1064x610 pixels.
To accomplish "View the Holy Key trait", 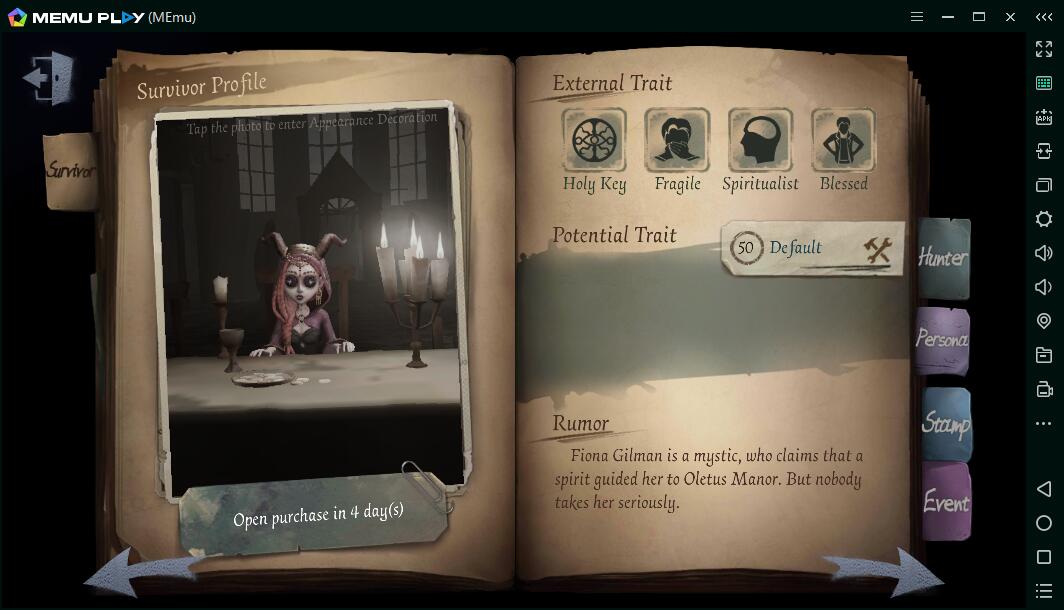I will (x=594, y=141).
